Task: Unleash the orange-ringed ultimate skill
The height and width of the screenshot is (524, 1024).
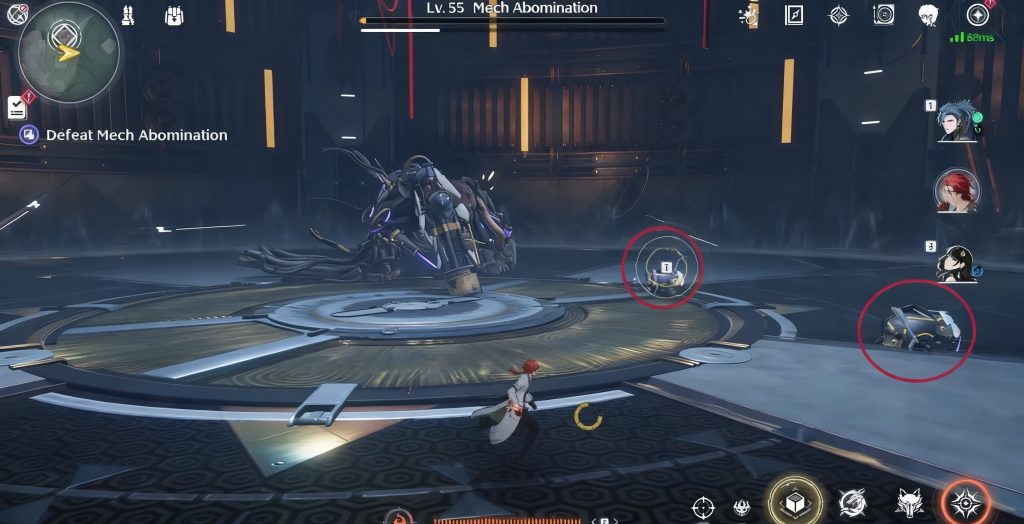Action: (966, 502)
